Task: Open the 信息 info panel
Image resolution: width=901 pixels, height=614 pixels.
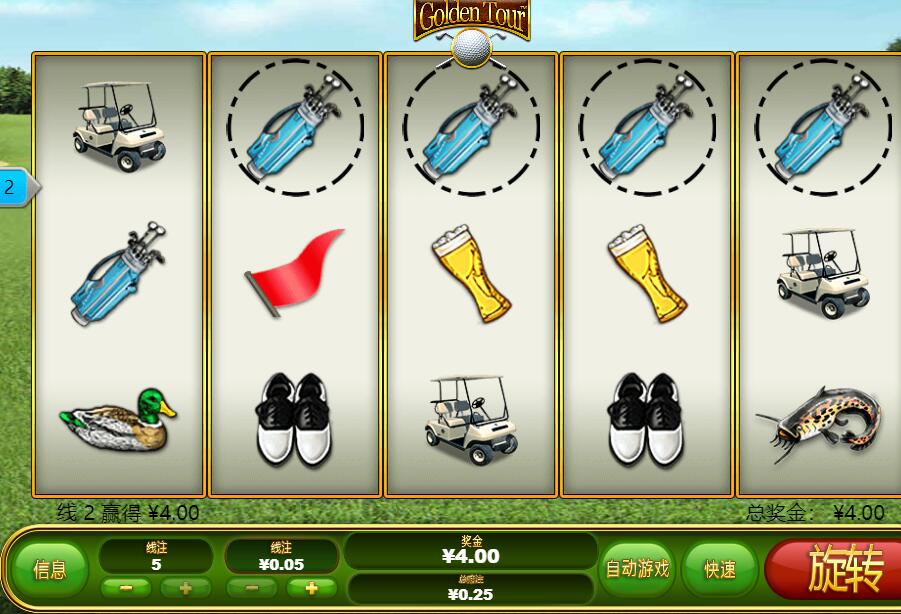Action: [50, 570]
